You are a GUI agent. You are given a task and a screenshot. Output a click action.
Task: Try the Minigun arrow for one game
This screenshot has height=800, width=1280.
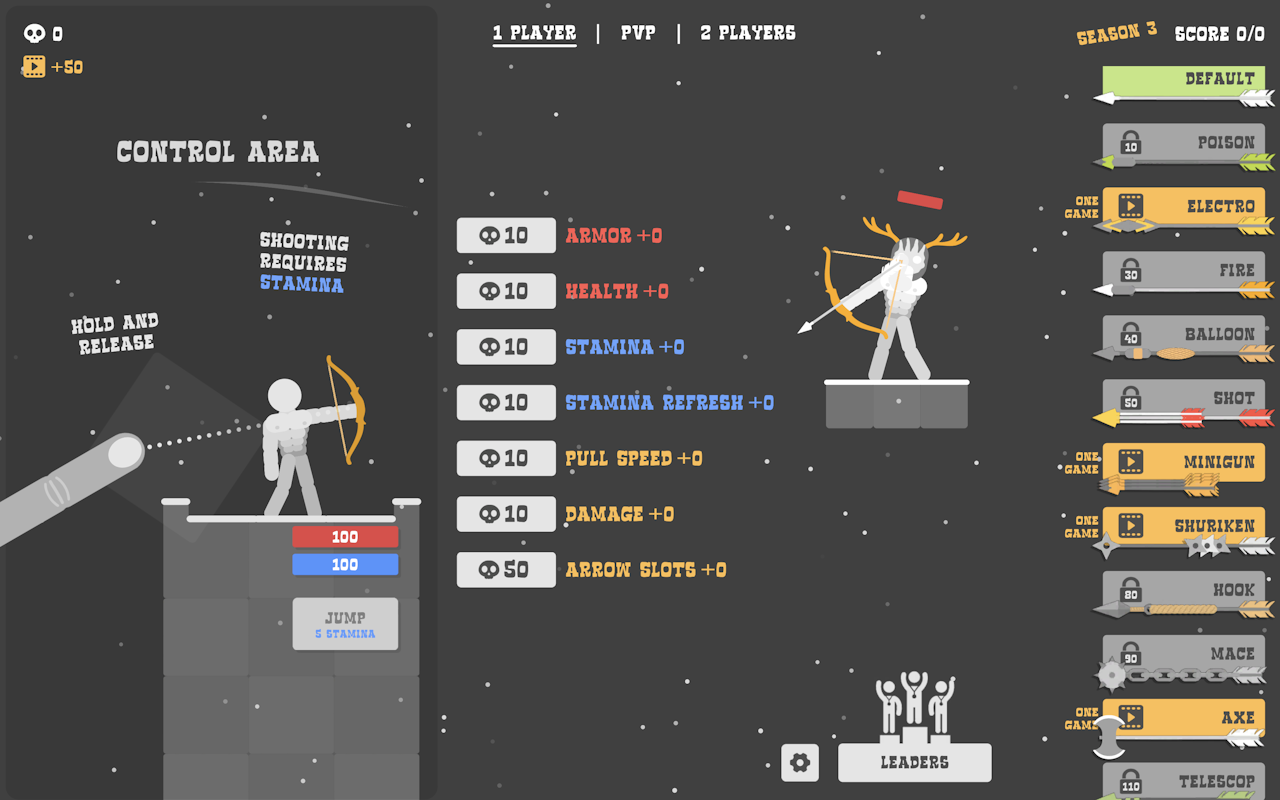tap(1183, 462)
